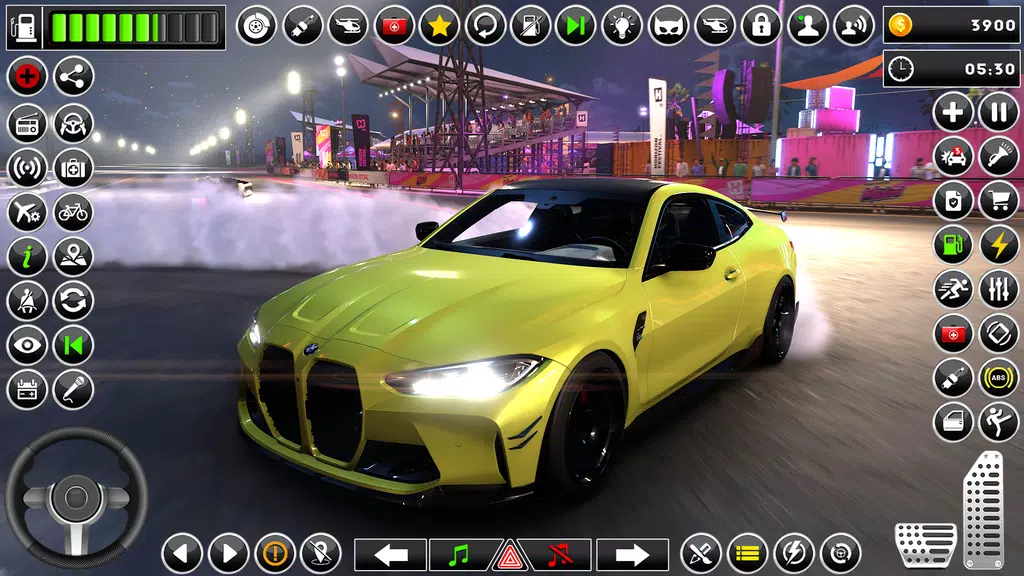Image resolution: width=1024 pixels, height=576 pixels.
Task: Toggle the seatbelt icon
Action: coord(27,301)
